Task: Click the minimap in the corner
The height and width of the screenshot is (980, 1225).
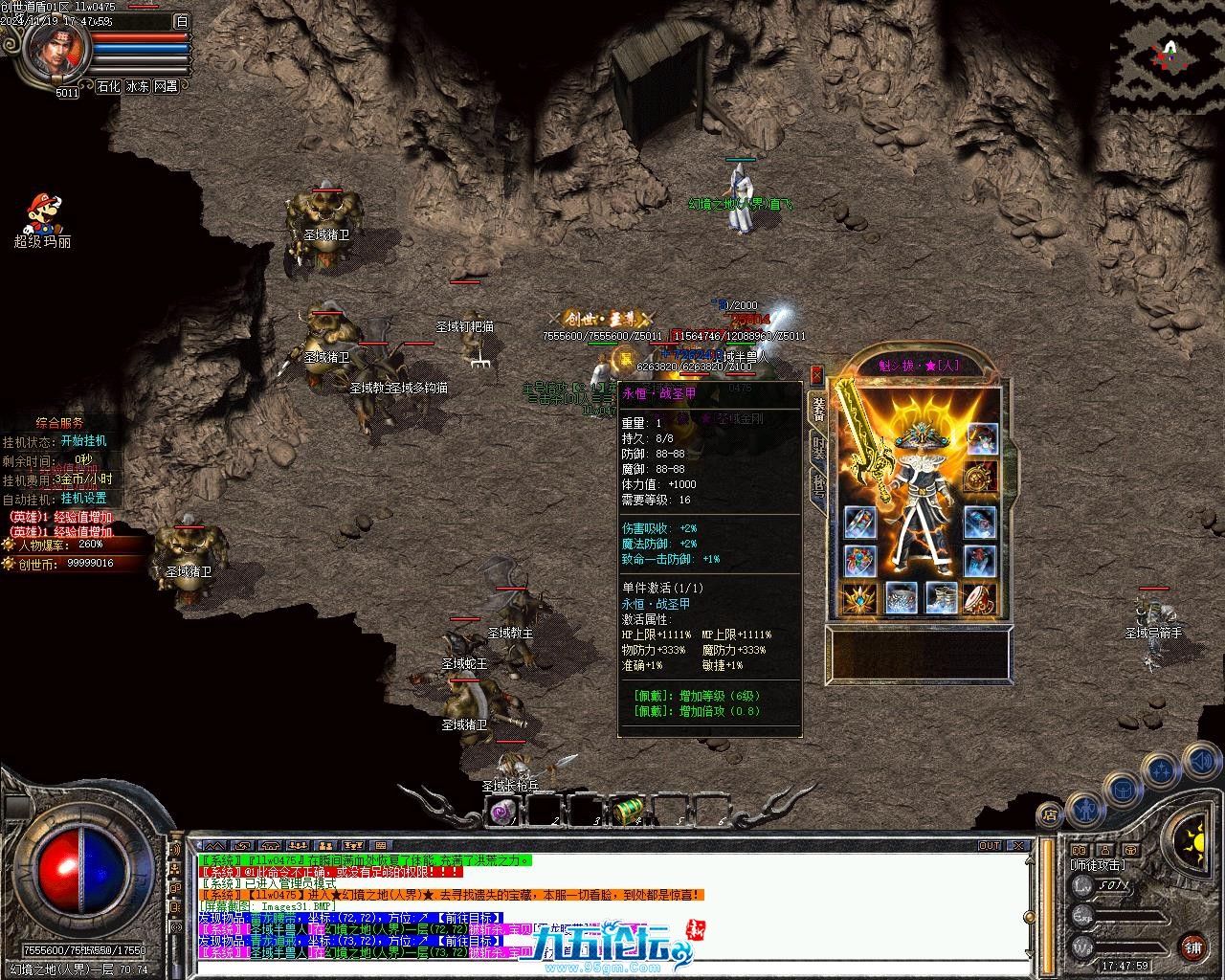Action: 1167,56
